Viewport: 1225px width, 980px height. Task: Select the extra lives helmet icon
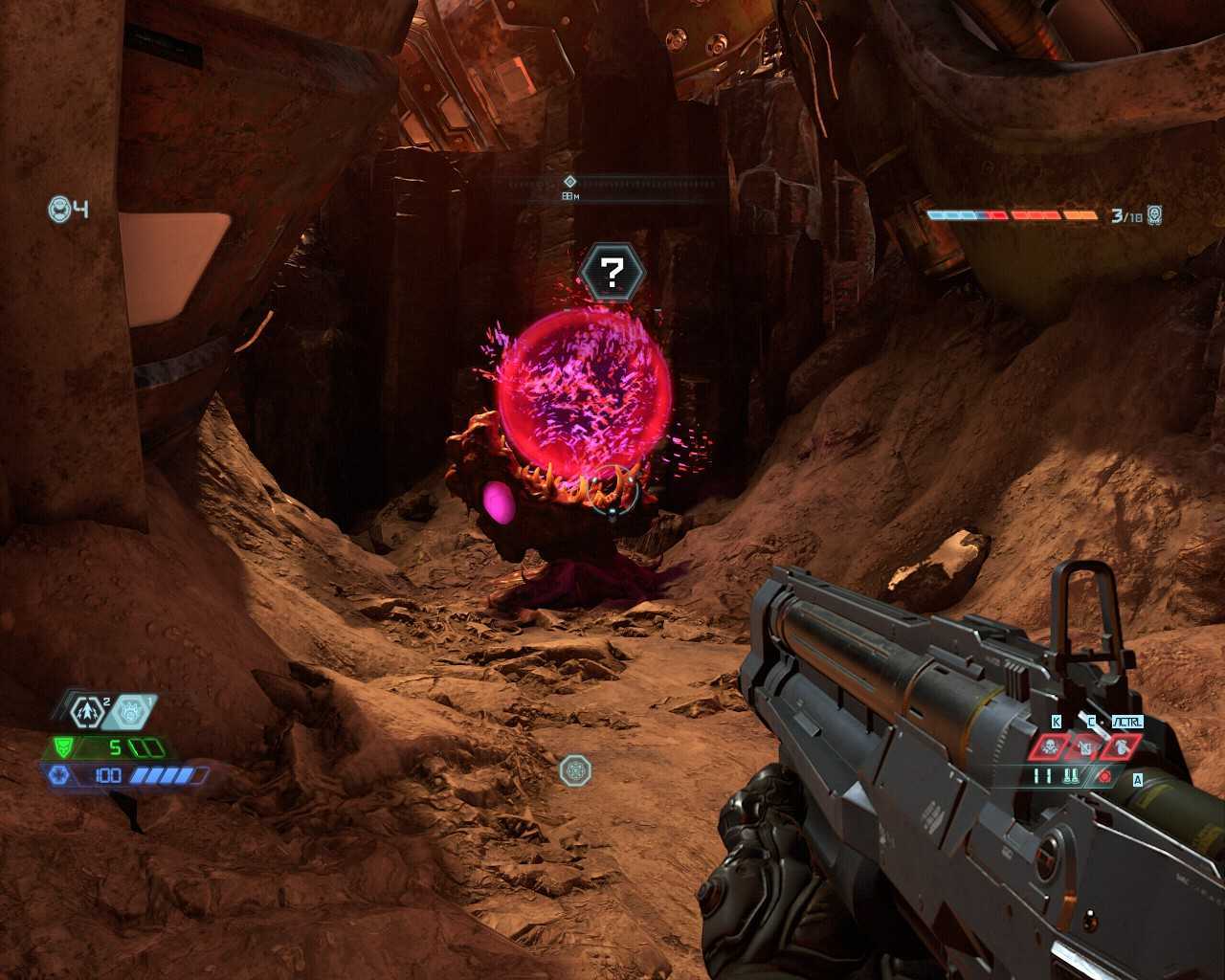[60, 209]
